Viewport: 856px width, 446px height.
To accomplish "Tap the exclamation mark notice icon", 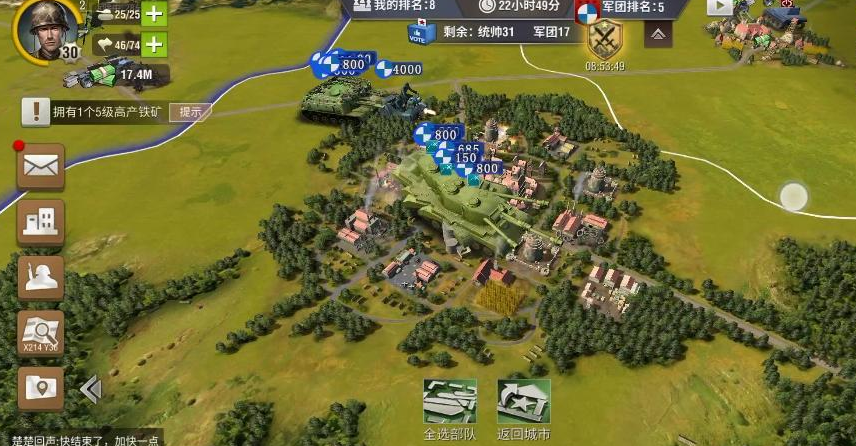I will [x=36, y=112].
